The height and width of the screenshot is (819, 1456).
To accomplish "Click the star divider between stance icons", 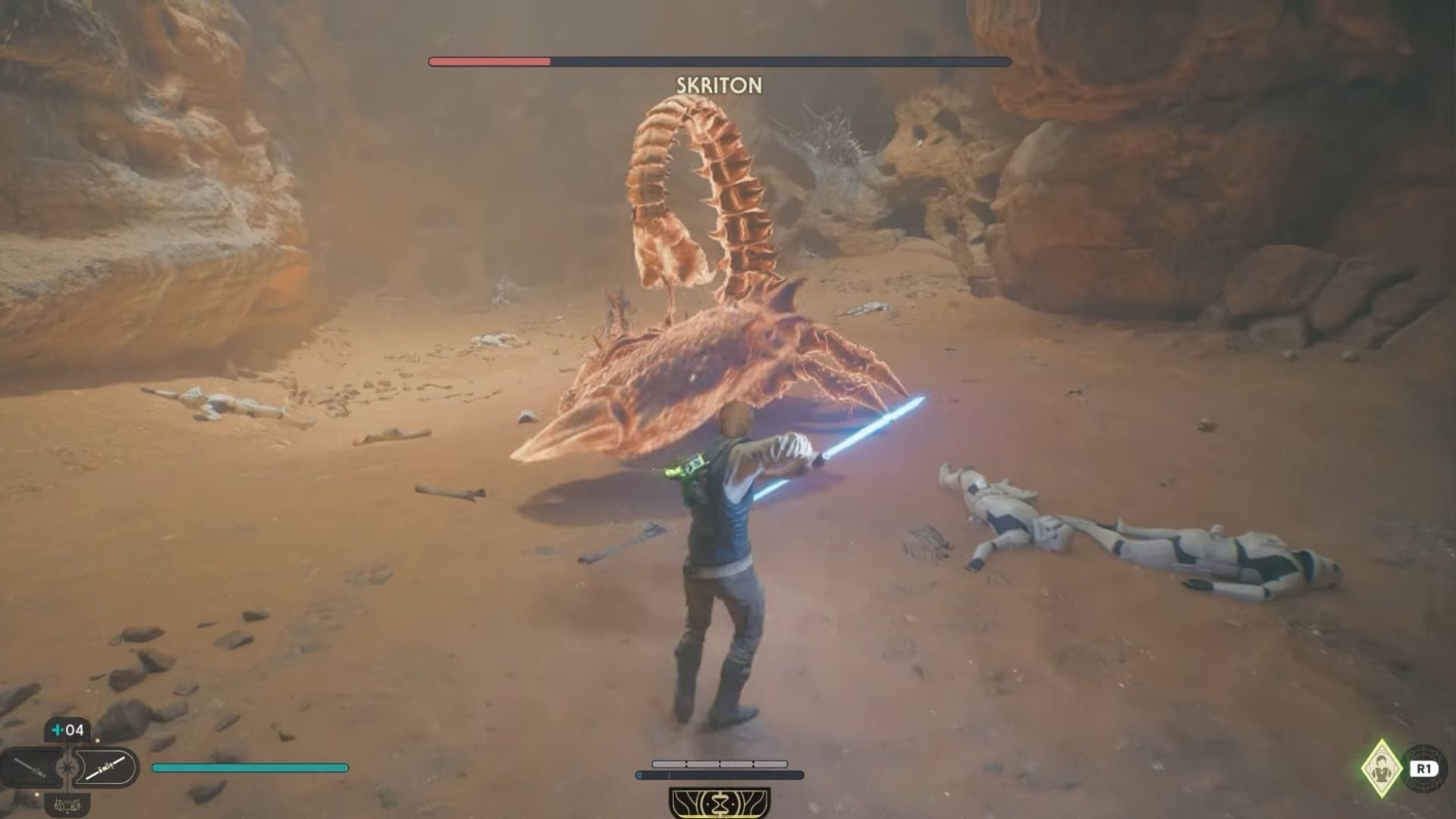I will click(x=67, y=766).
